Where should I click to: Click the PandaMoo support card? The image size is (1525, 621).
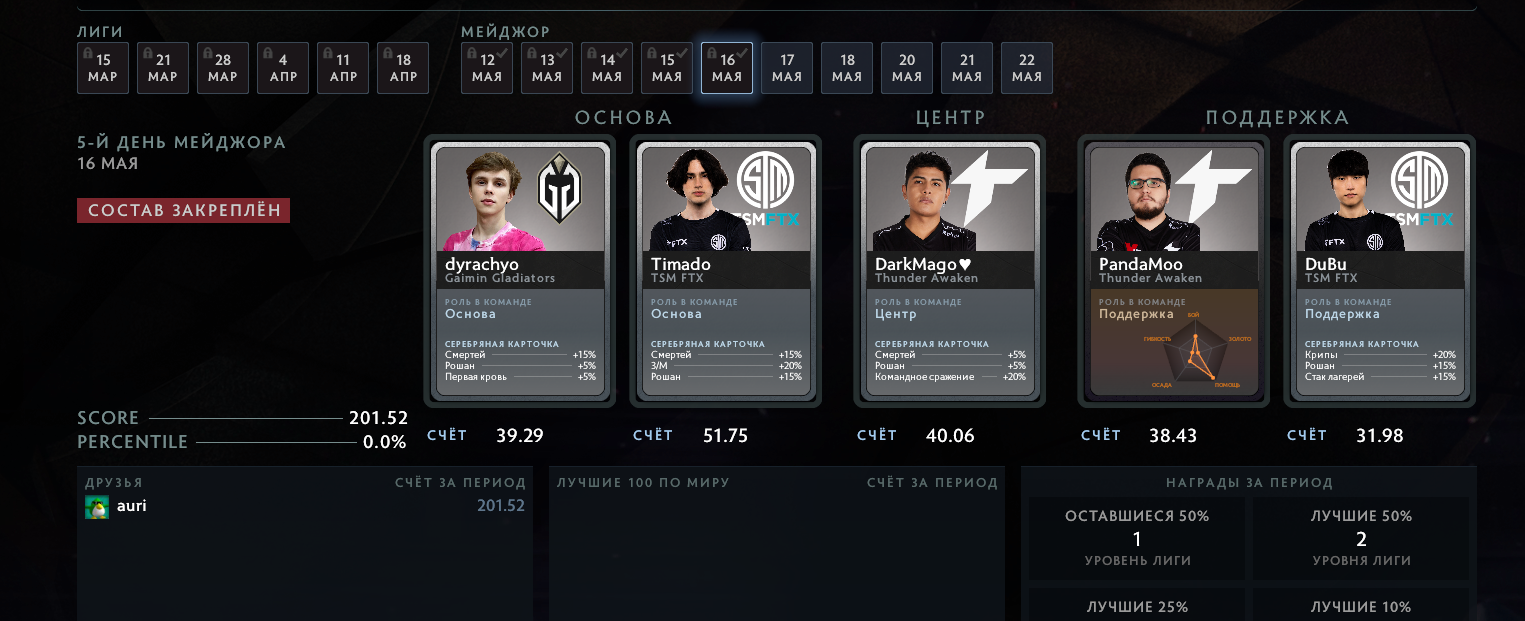pos(1173,271)
